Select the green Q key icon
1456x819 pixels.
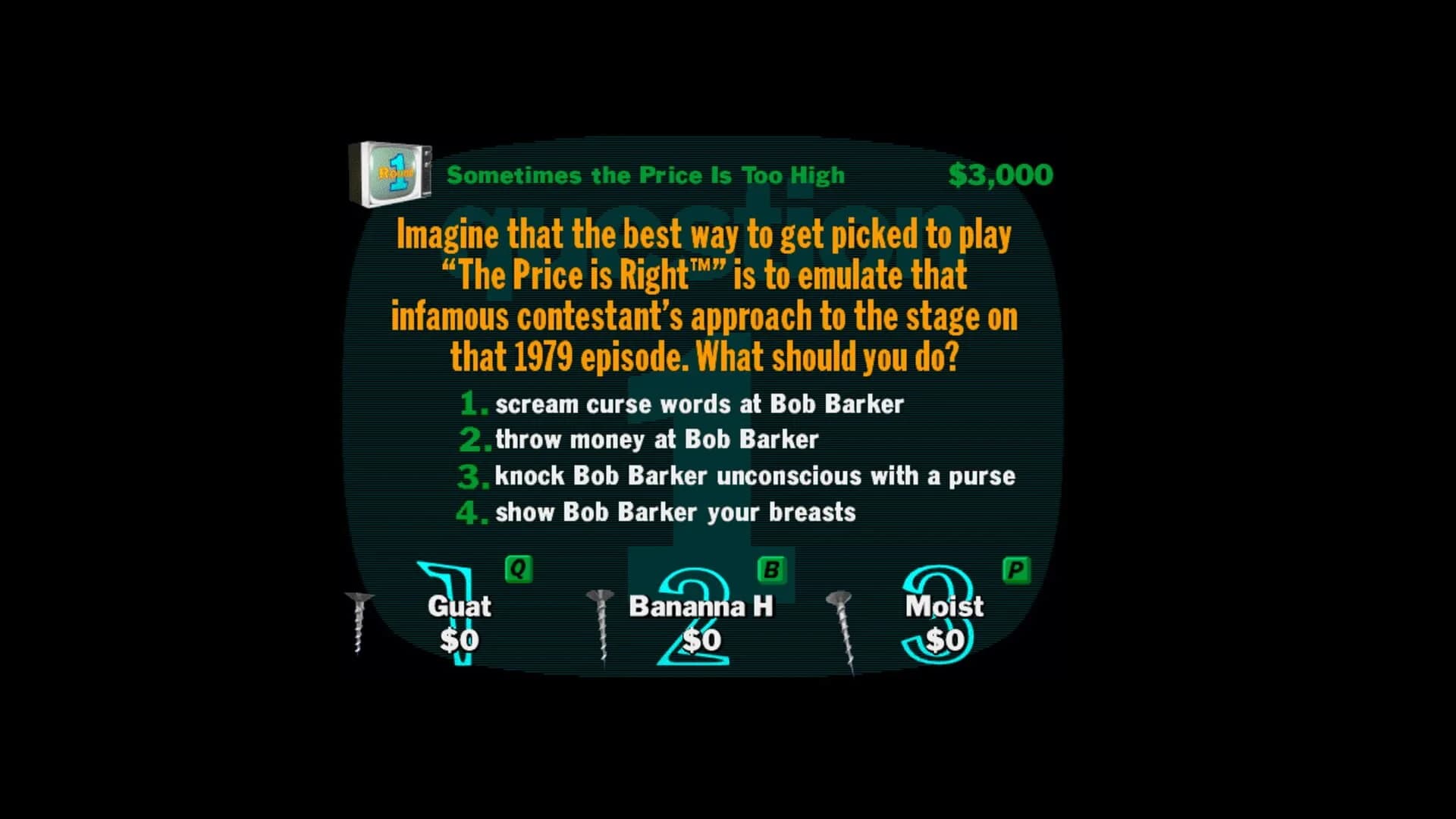point(518,569)
